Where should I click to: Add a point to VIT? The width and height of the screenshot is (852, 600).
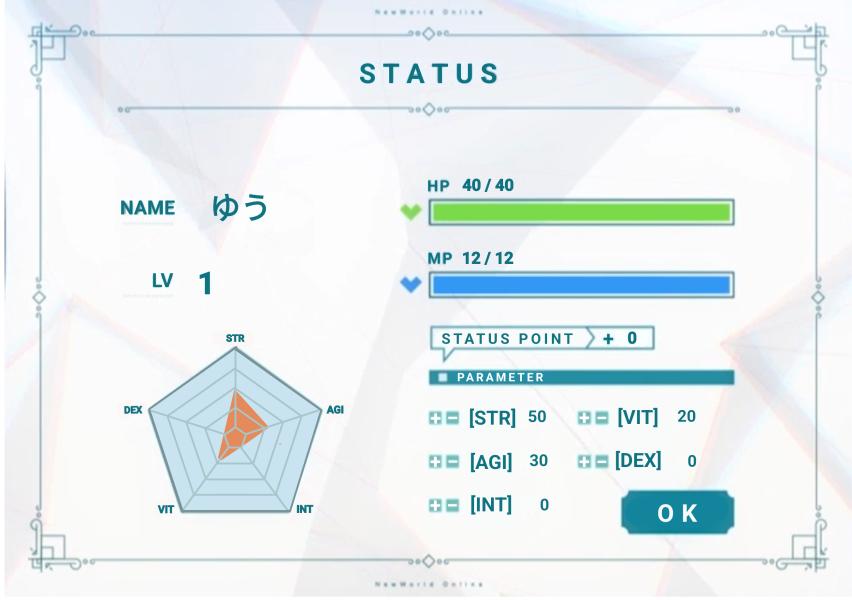coord(585,419)
